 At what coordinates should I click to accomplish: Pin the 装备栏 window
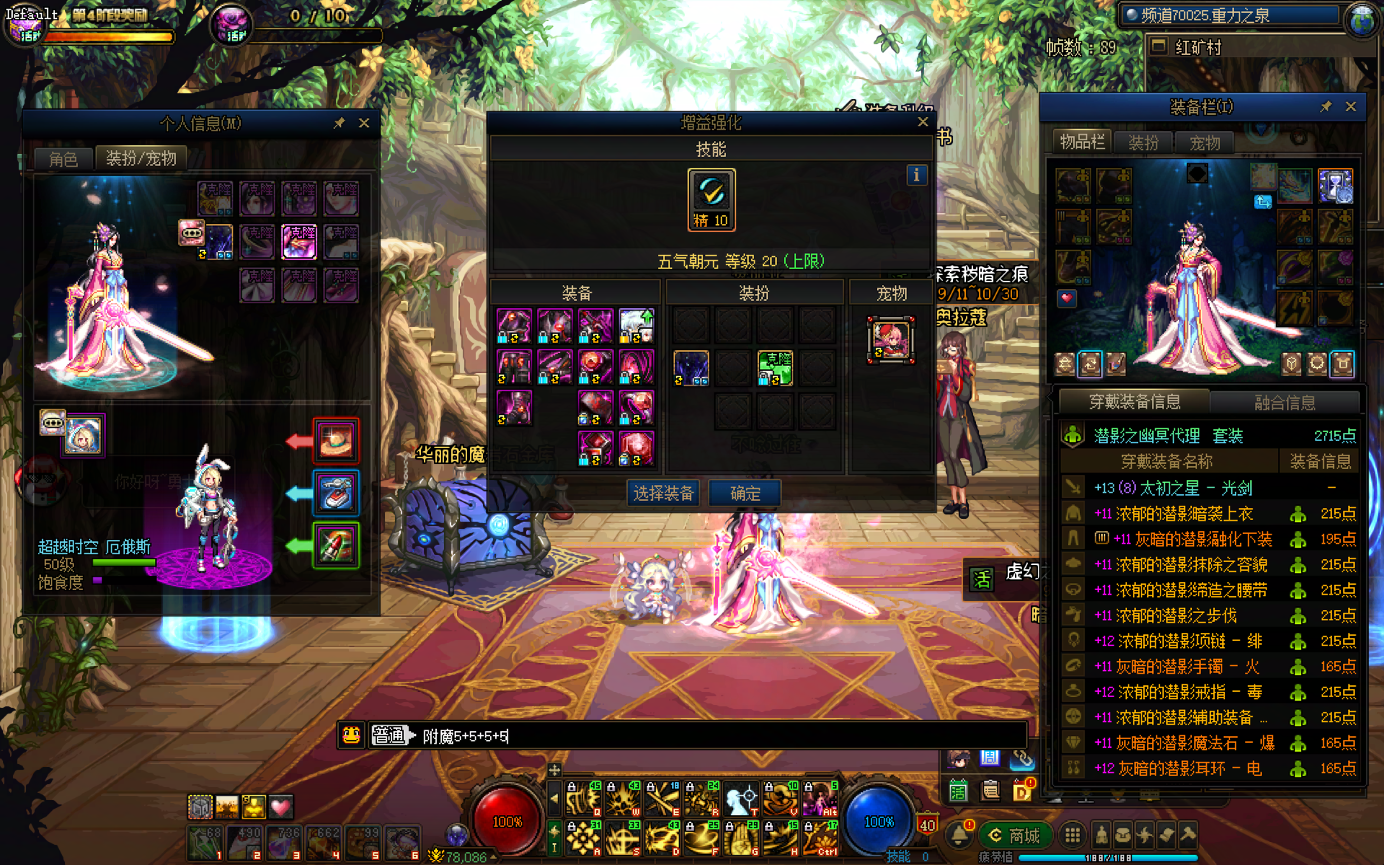(1326, 107)
